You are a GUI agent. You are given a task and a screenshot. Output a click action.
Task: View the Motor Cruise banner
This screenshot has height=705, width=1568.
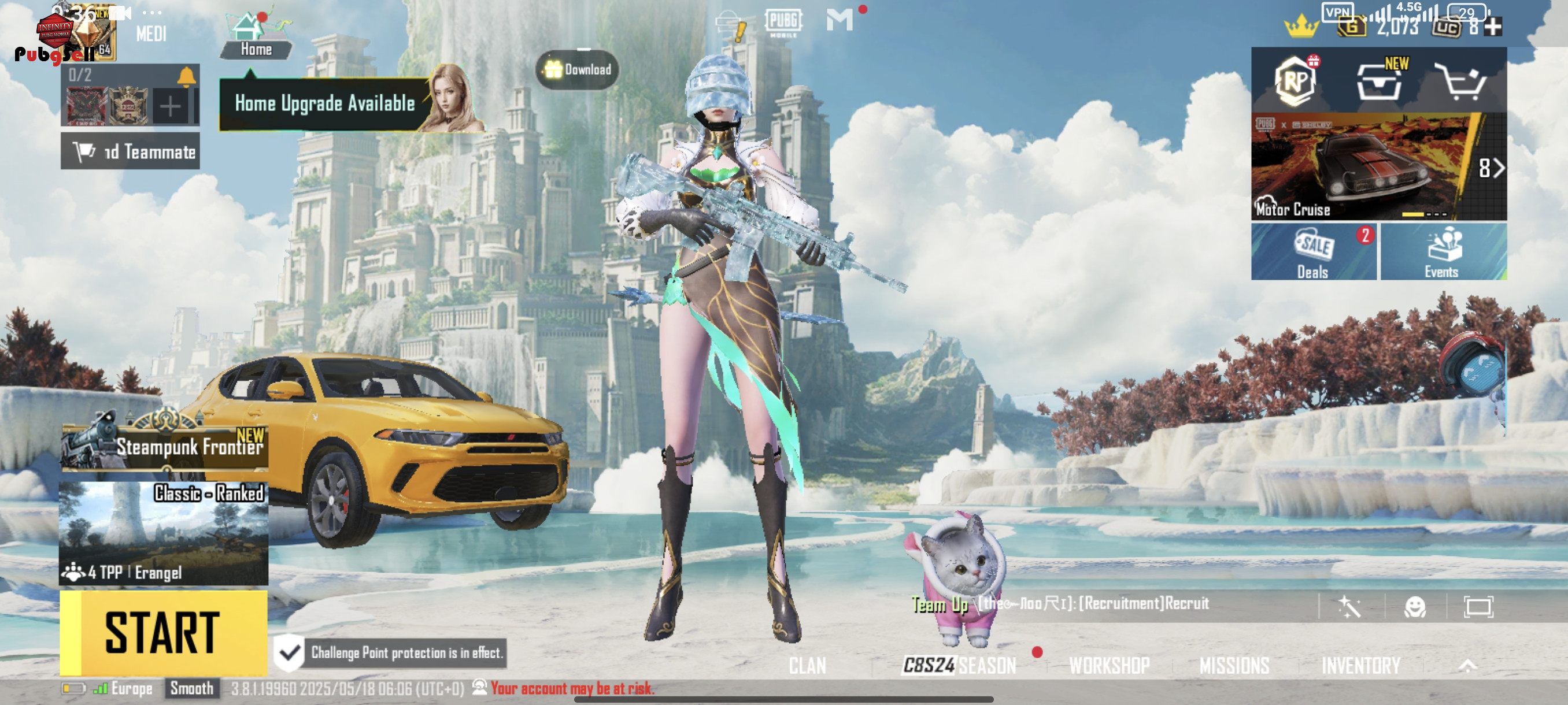[x=1363, y=166]
